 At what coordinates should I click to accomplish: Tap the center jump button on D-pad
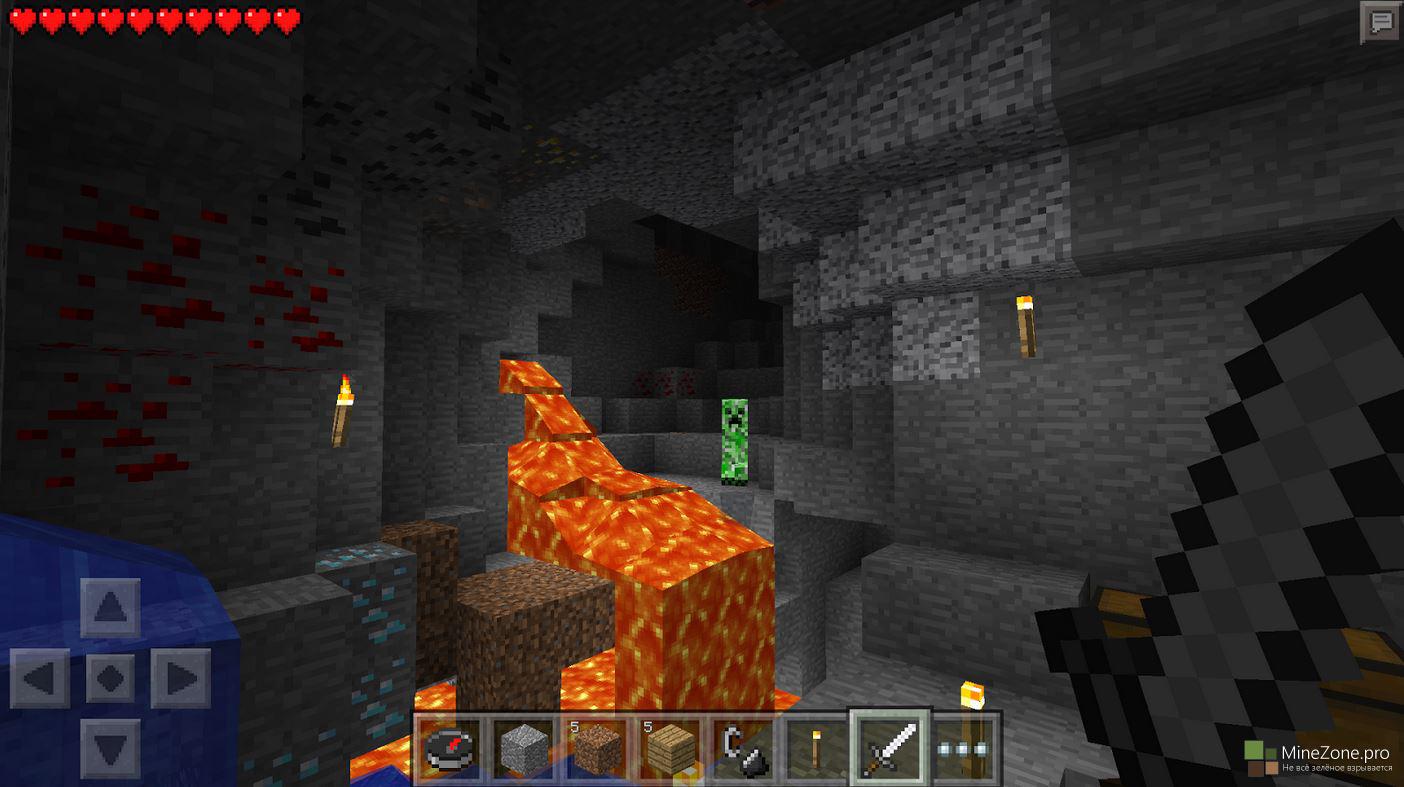110,678
